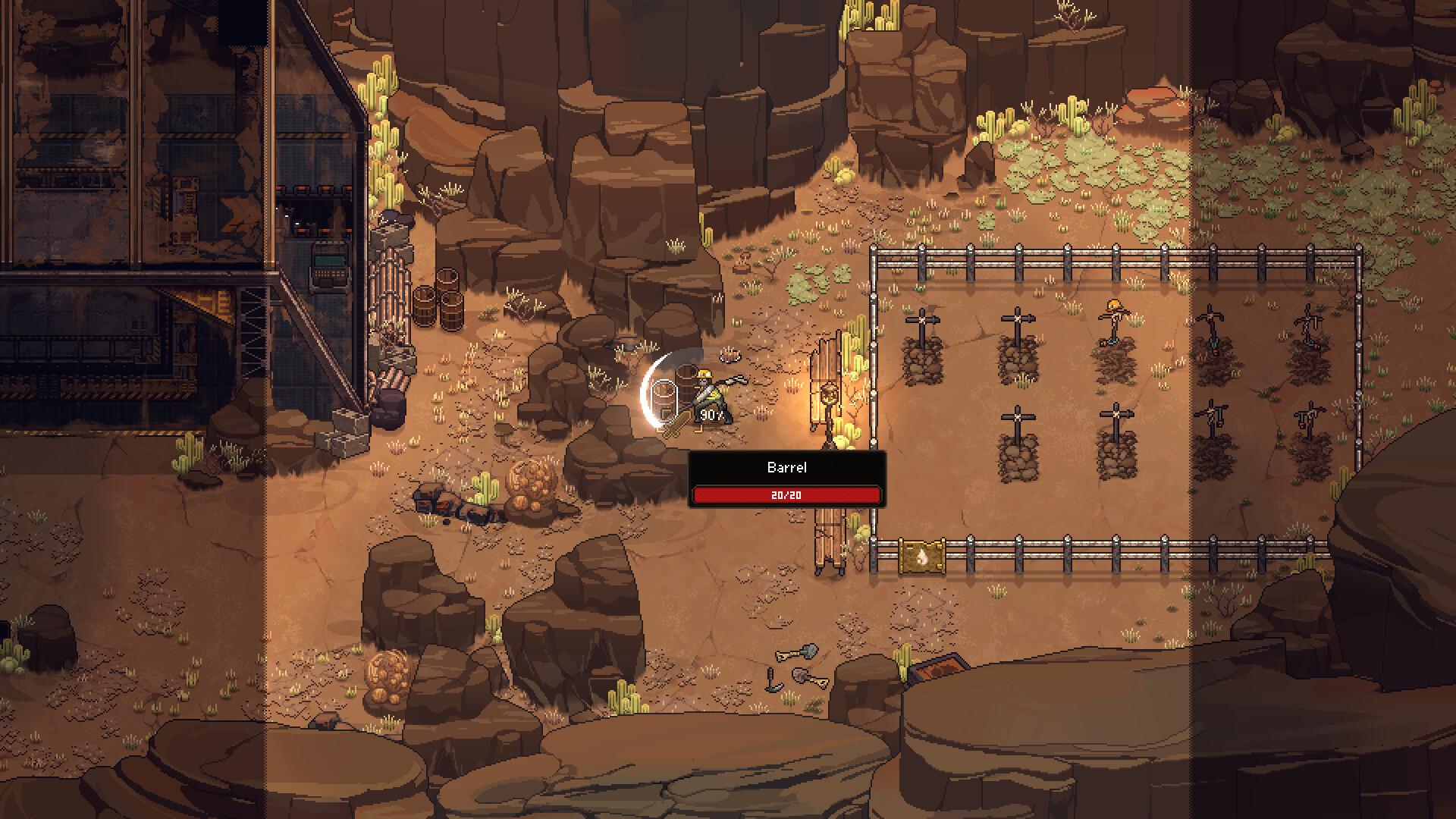The width and height of the screenshot is (1456, 819).
Task: Click the 90% label above the player
Action: pos(710,413)
